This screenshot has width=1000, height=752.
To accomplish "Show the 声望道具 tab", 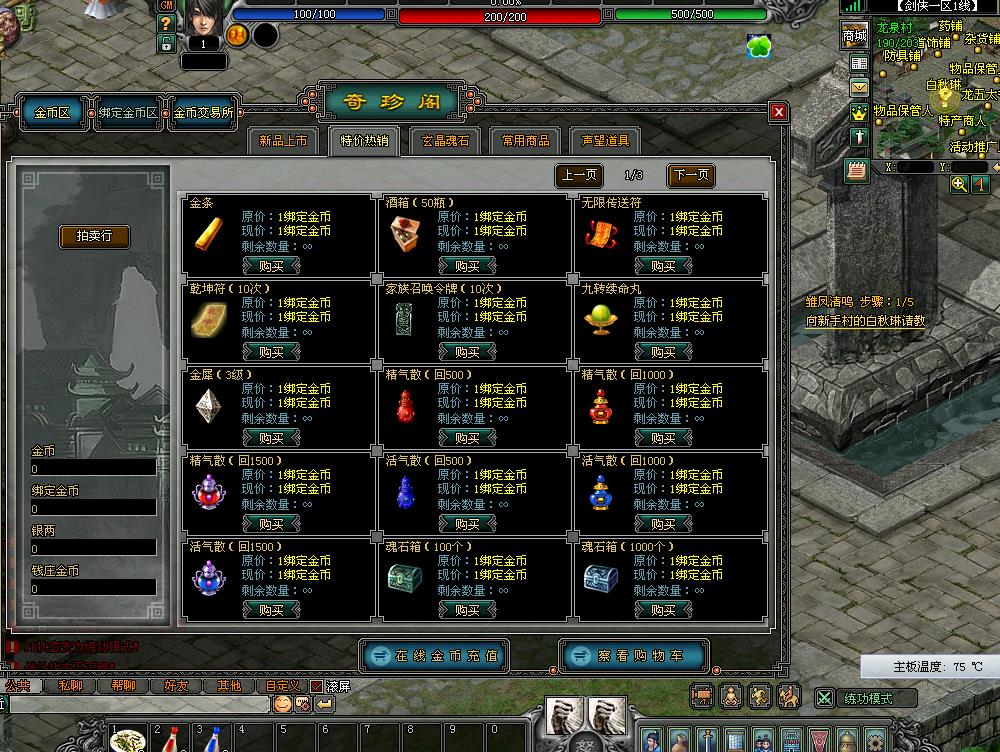I will tap(605, 141).
